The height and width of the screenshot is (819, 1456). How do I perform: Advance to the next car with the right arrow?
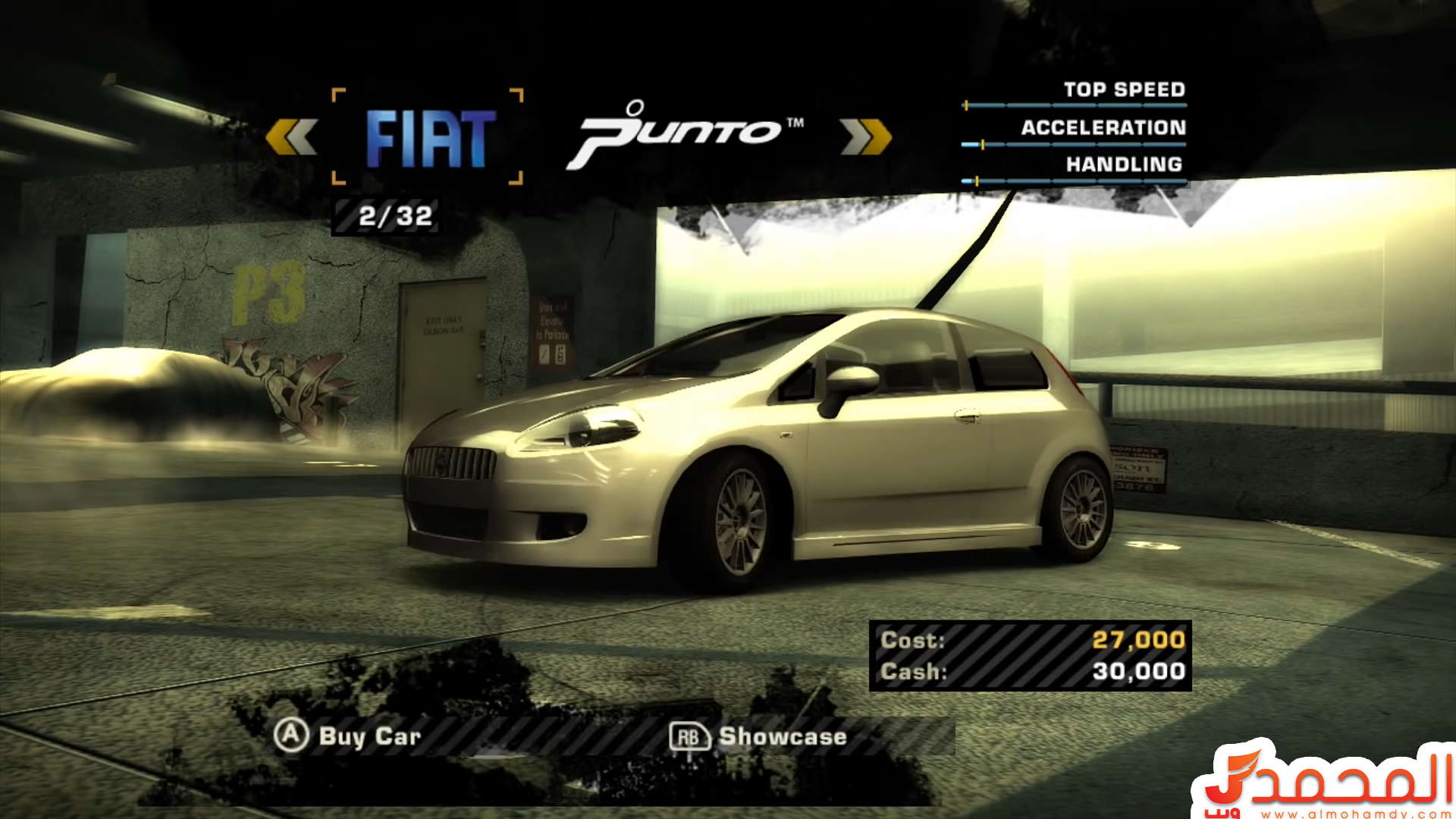[x=865, y=137]
